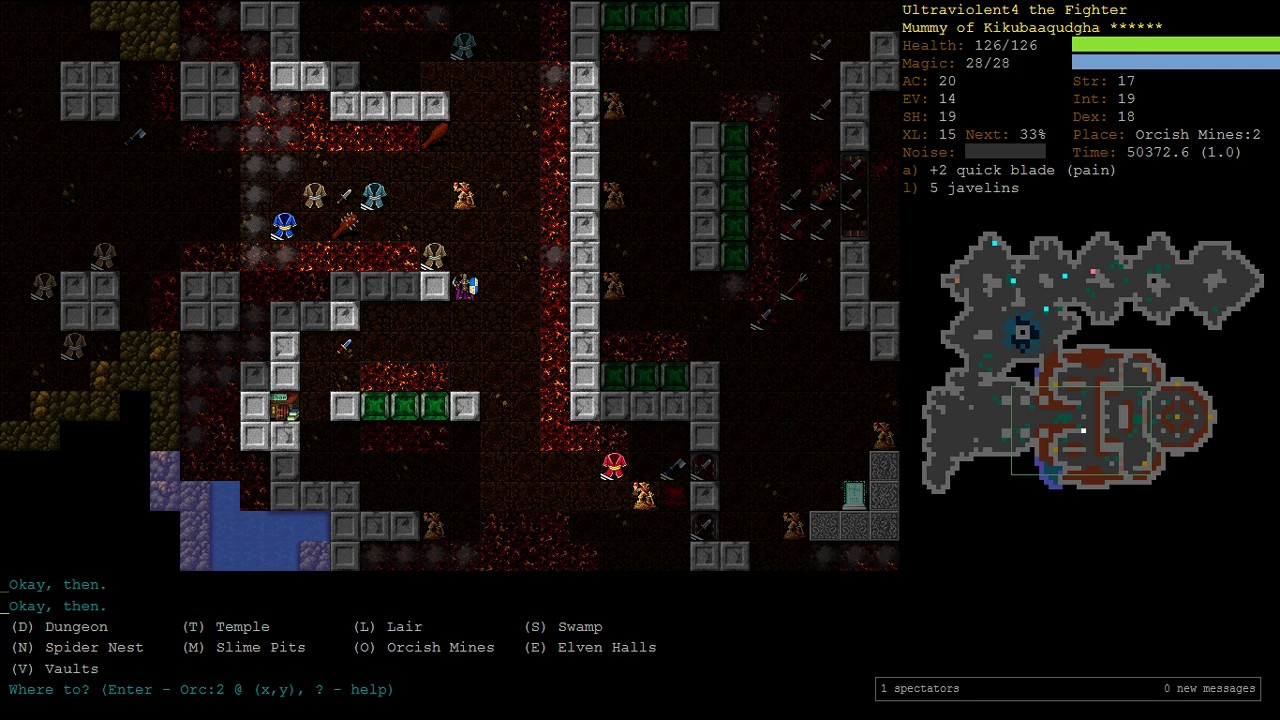Choose Spider Nest from the list
Screen dimensions: 1280x720
coord(76,648)
